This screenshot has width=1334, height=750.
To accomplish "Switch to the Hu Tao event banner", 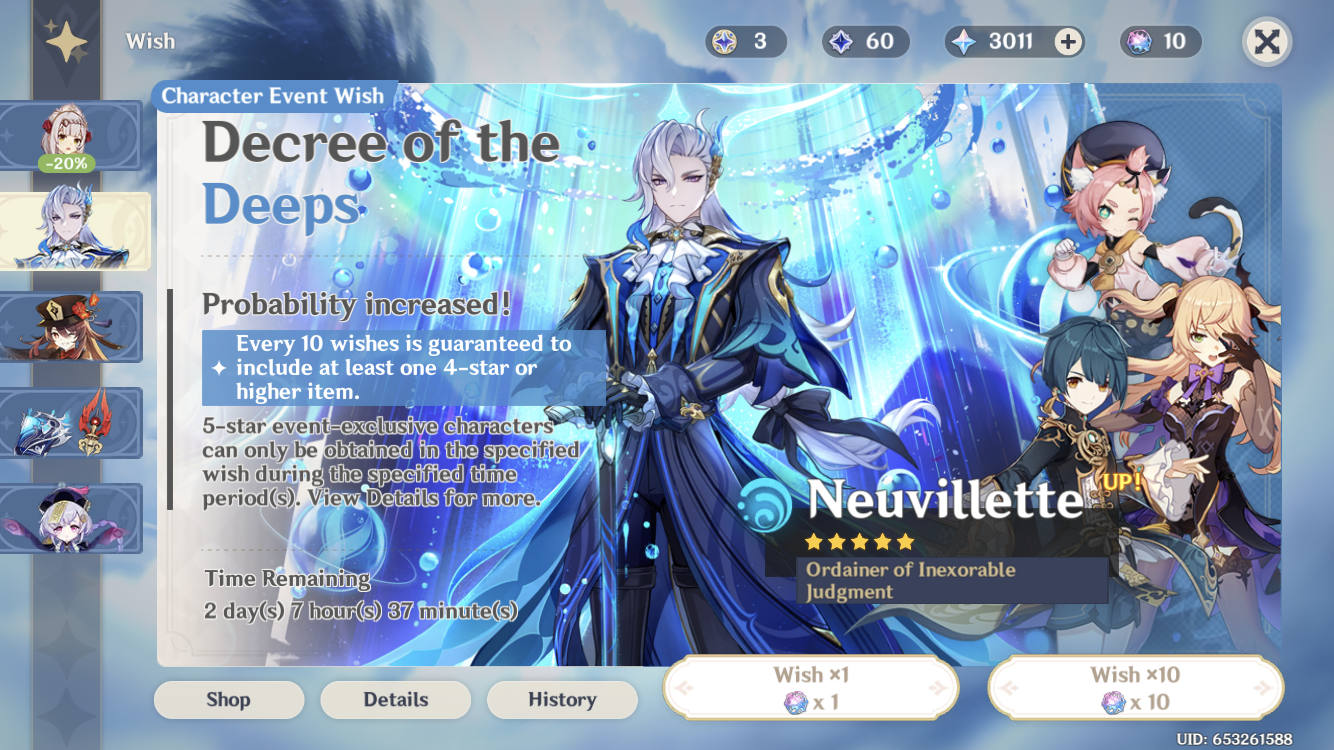I will pos(72,327).
